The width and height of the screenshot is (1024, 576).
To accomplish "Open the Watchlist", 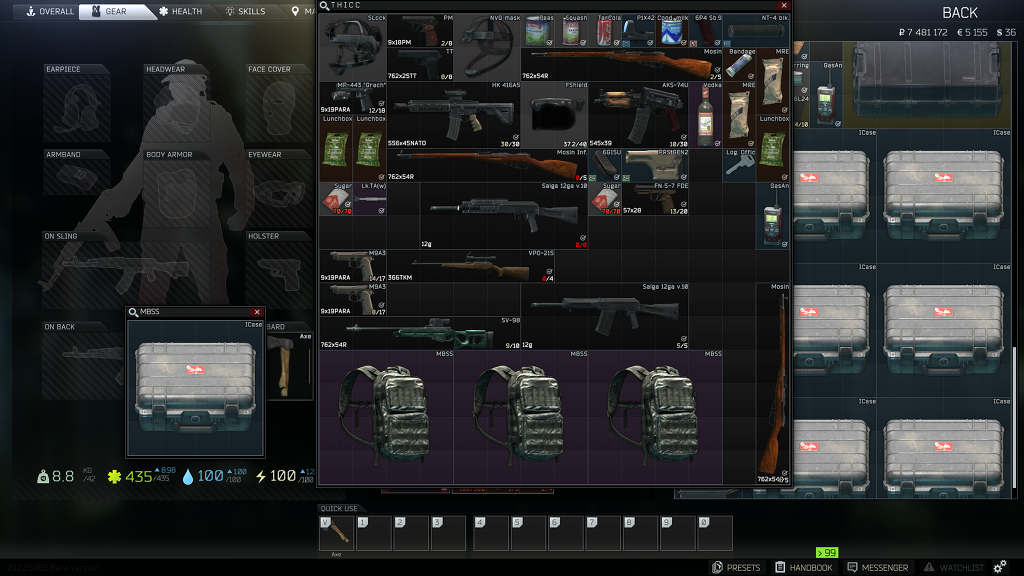I will tap(954, 567).
